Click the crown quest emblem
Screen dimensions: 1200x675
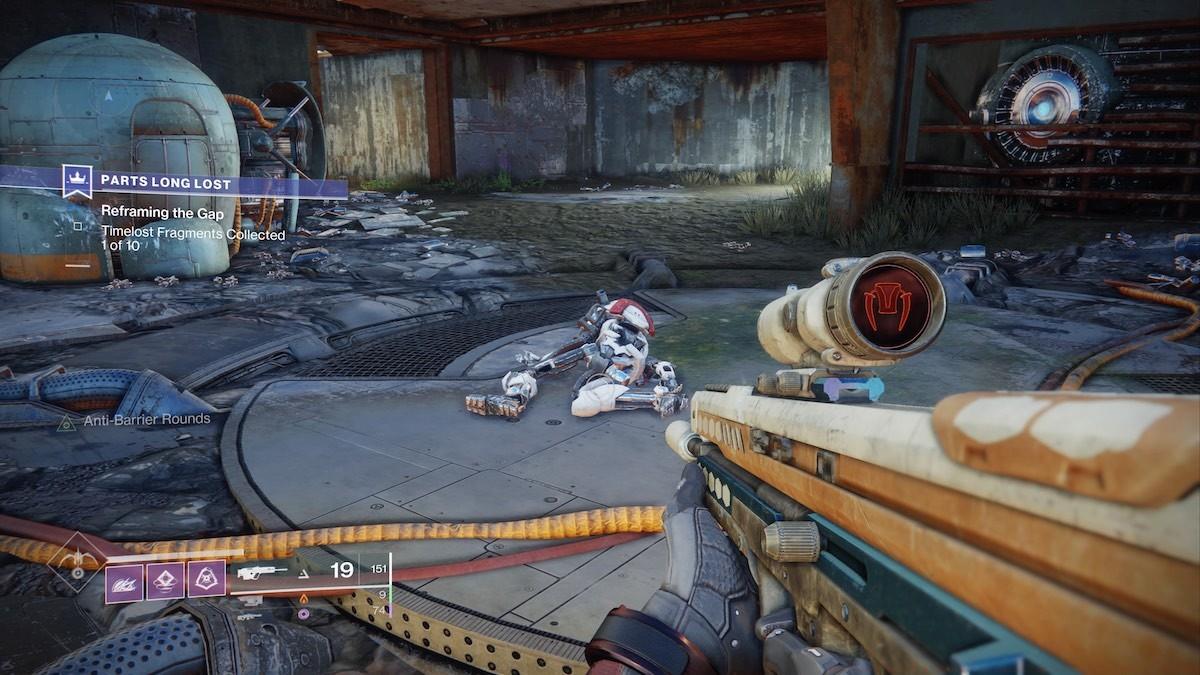pos(77,182)
